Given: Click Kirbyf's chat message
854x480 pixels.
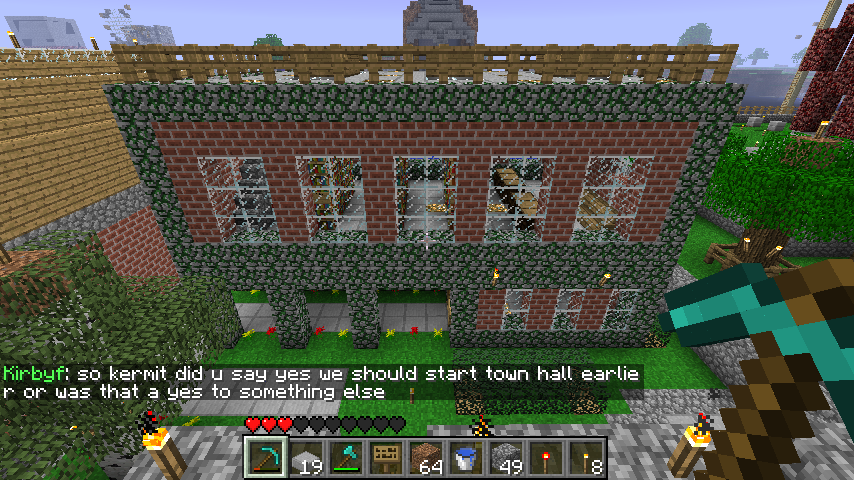Looking at the screenshot, I should tap(320, 383).
